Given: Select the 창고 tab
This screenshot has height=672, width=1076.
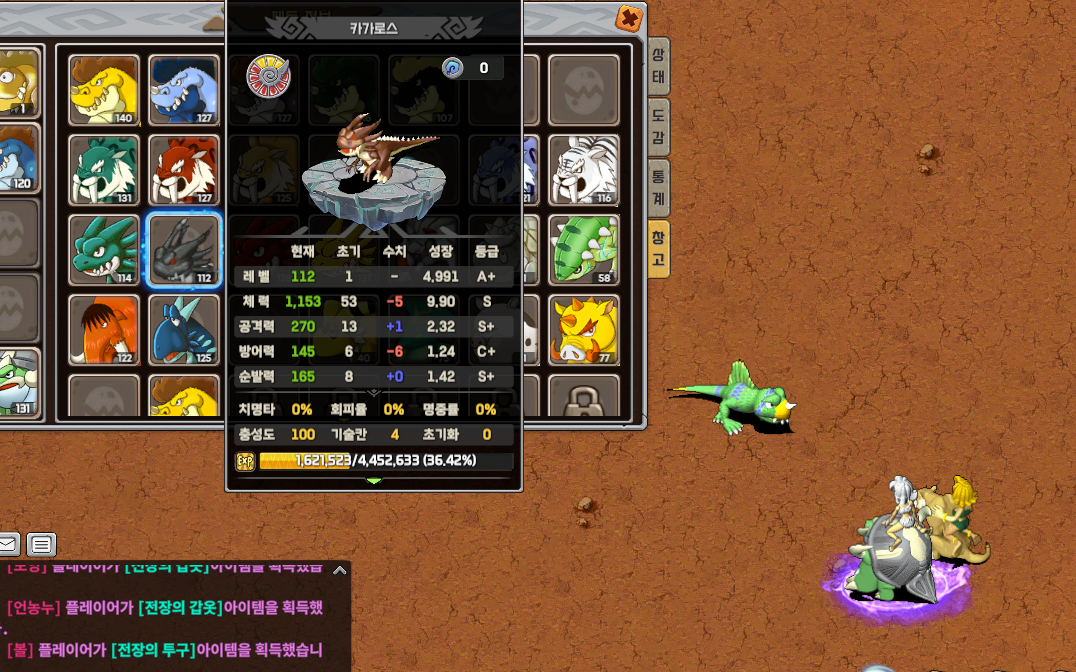Looking at the screenshot, I should tap(658, 249).
